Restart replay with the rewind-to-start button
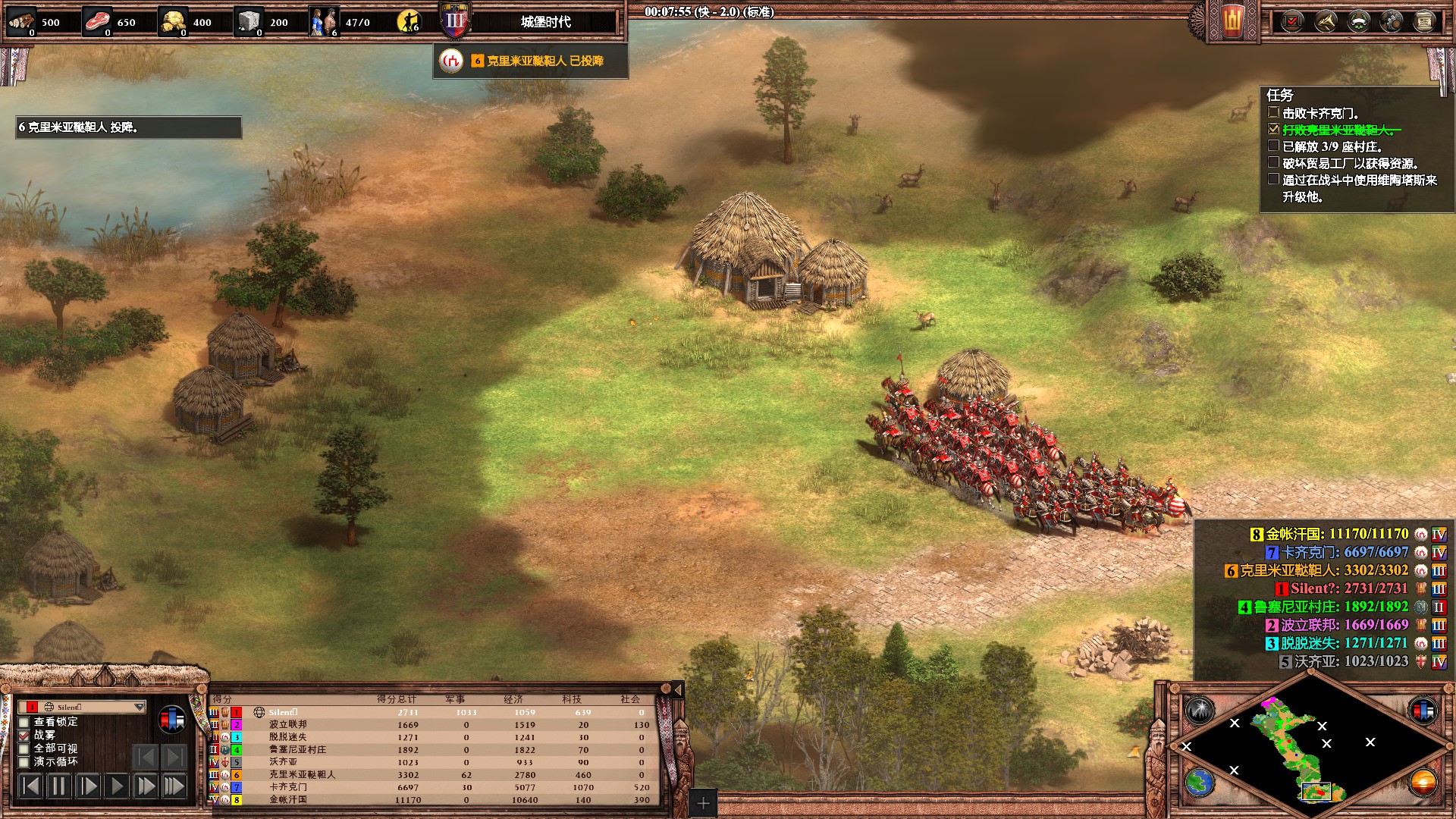This screenshot has height=819, width=1456. pos(30,786)
